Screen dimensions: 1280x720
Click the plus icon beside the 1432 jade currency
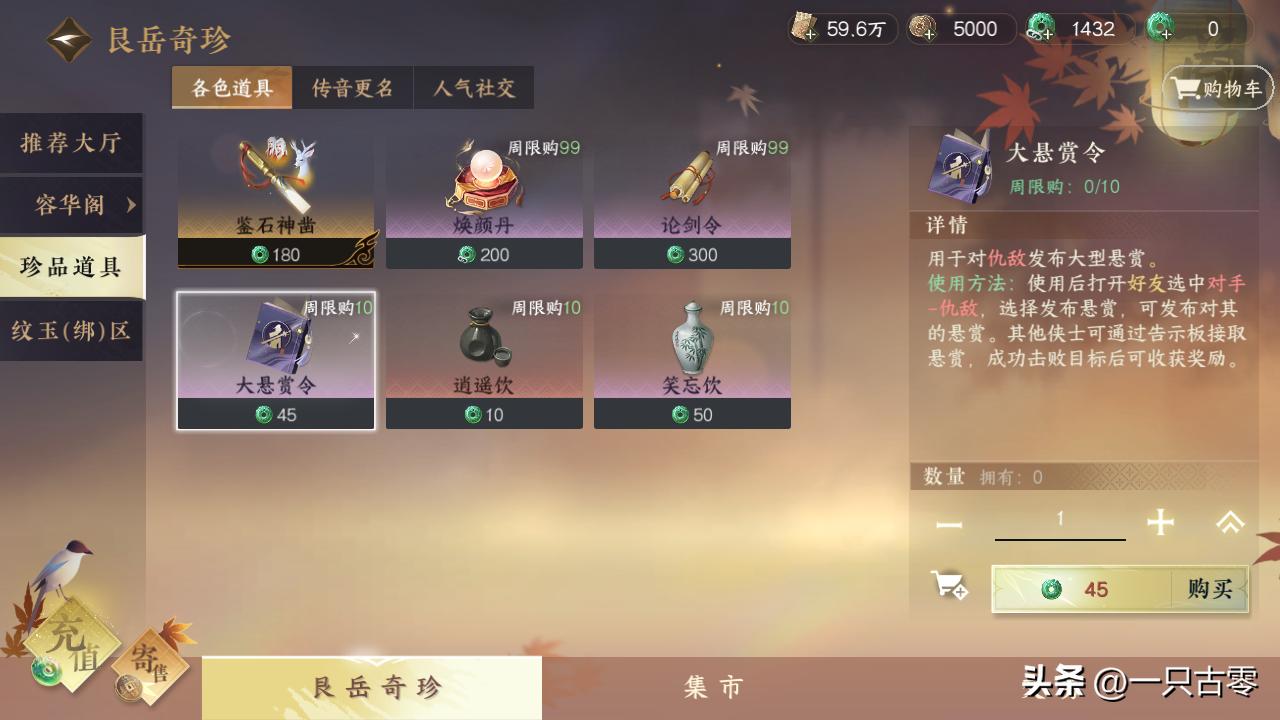pos(1046,35)
